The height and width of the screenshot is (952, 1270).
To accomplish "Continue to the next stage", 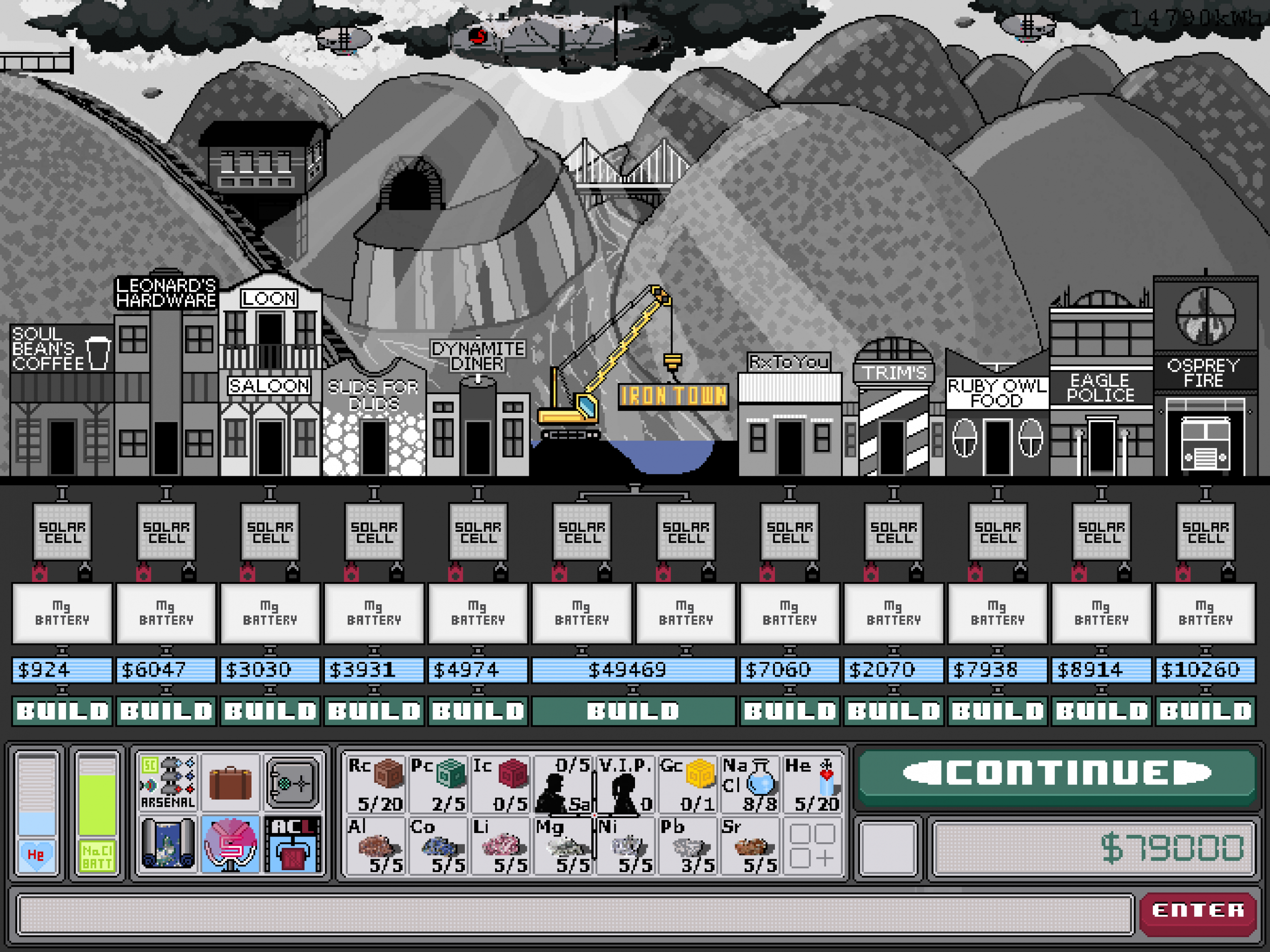I will (1056, 773).
